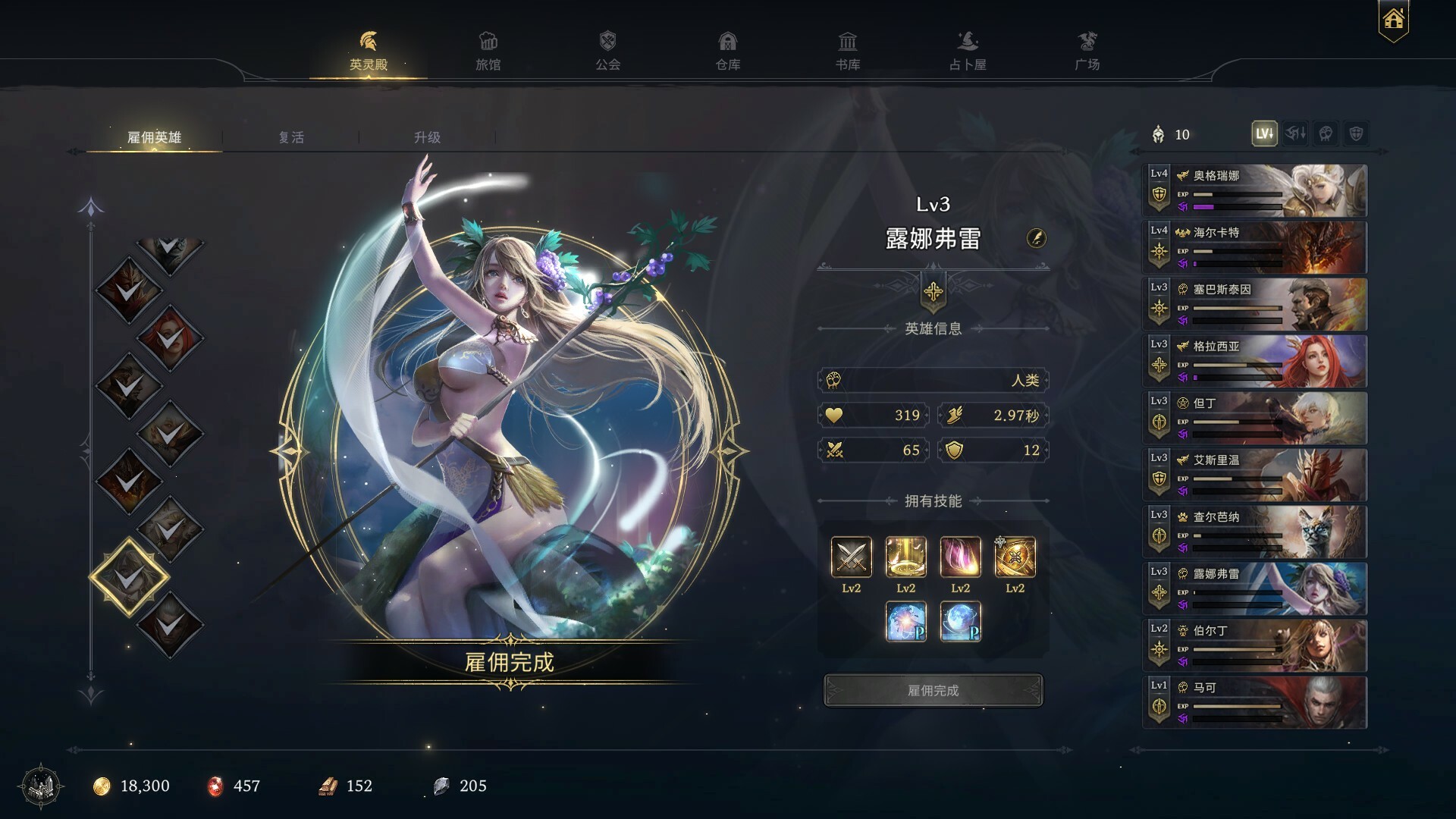Select the 英灵殿 hall of heroes
The height and width of the screenshot is (819, 1456).
pos(368,52)
